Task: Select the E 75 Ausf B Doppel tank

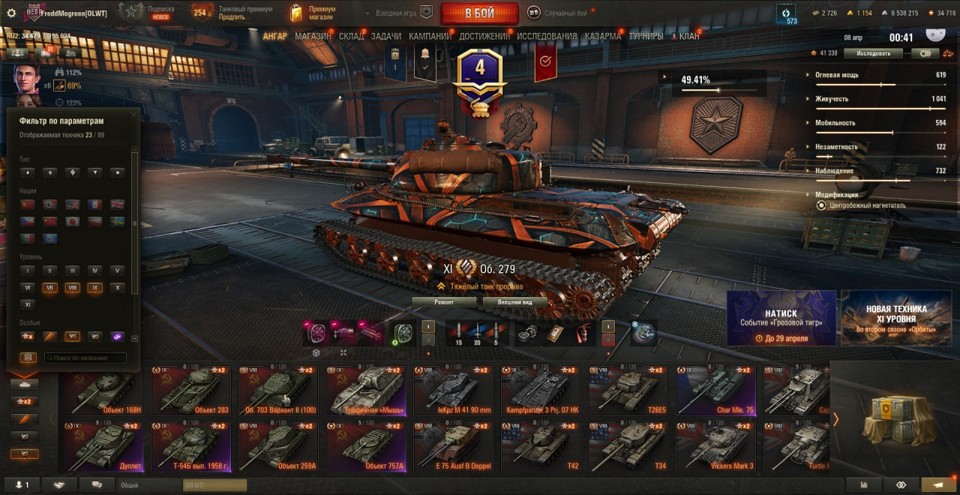Action: [454, 447]
